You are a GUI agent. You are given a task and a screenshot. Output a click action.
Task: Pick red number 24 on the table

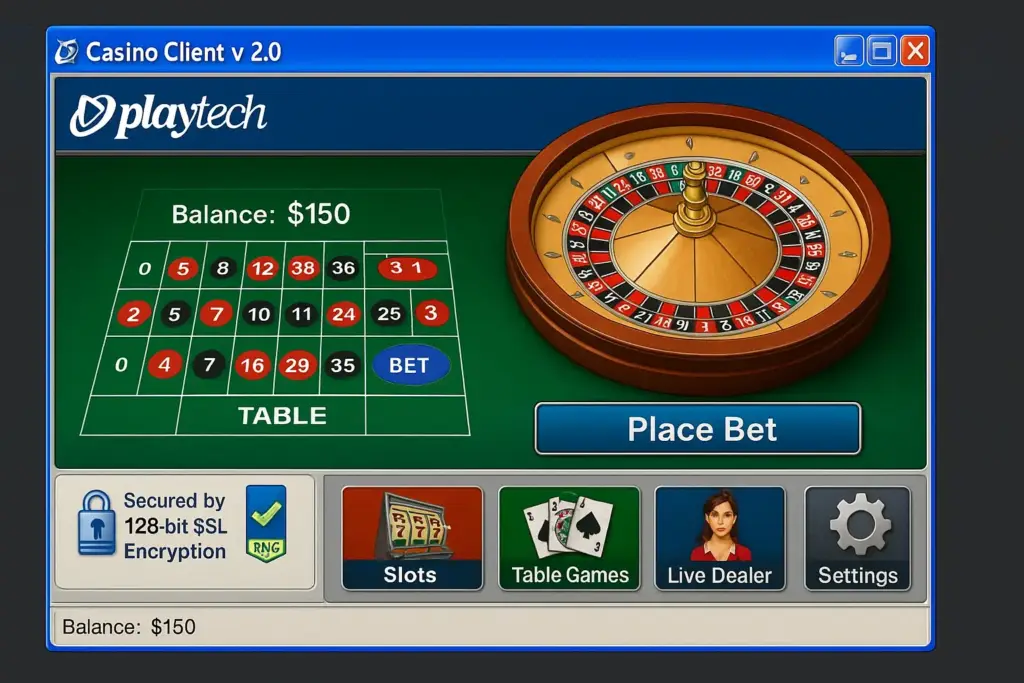[343, 314]
